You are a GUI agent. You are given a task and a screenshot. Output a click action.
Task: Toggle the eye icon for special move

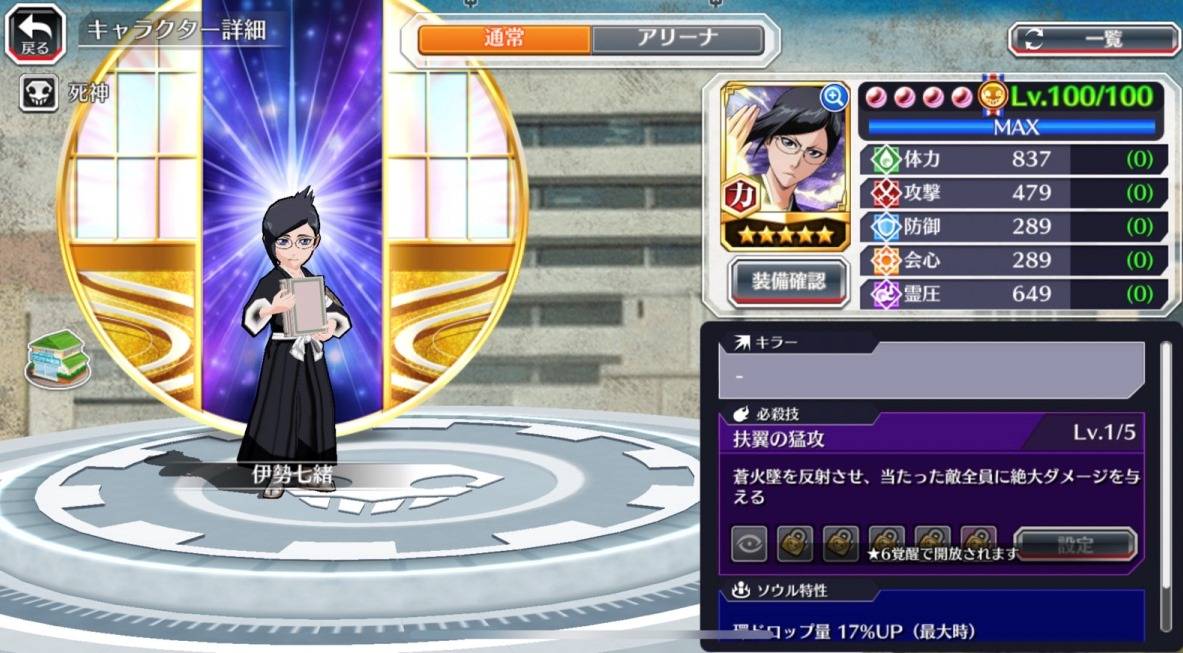749,544
